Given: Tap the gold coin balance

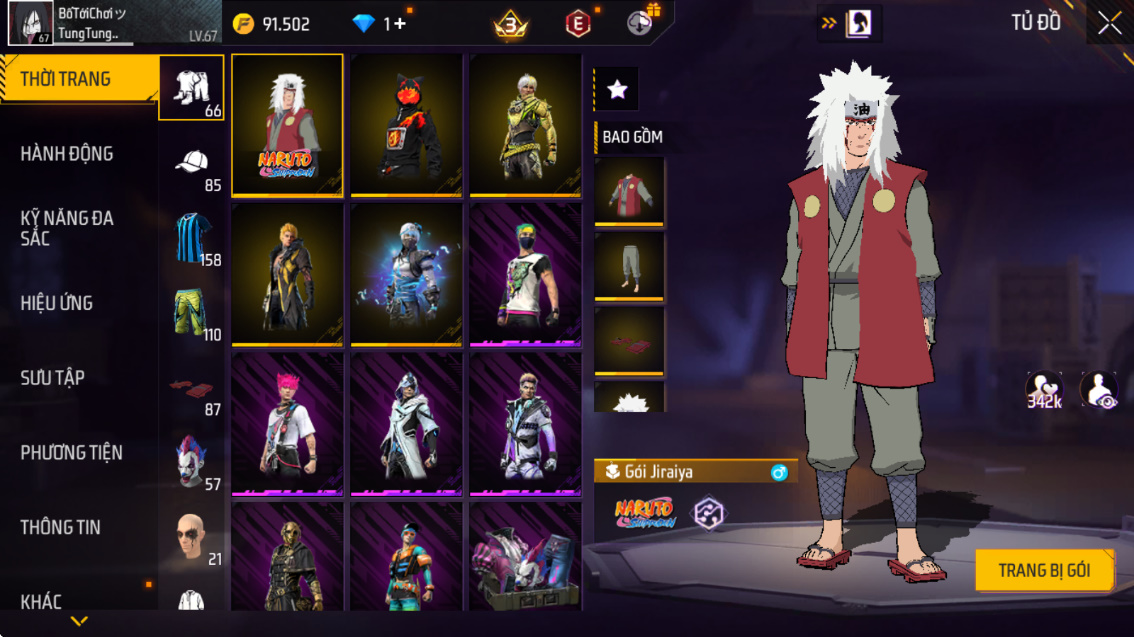Looking at the screenshot, I should coord(271,24).
